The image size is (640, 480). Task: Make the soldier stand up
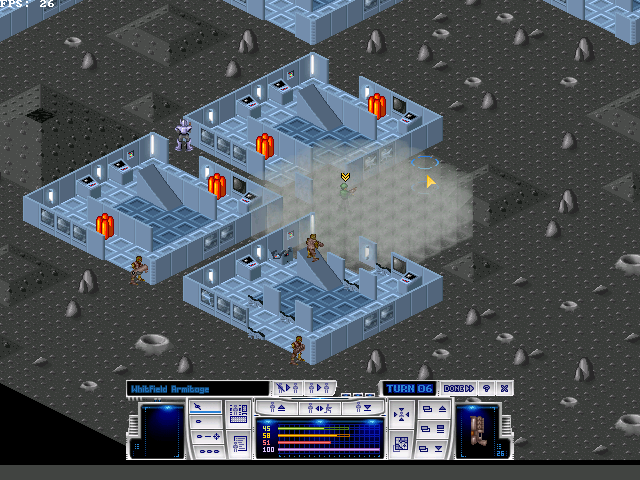(280, 408)
